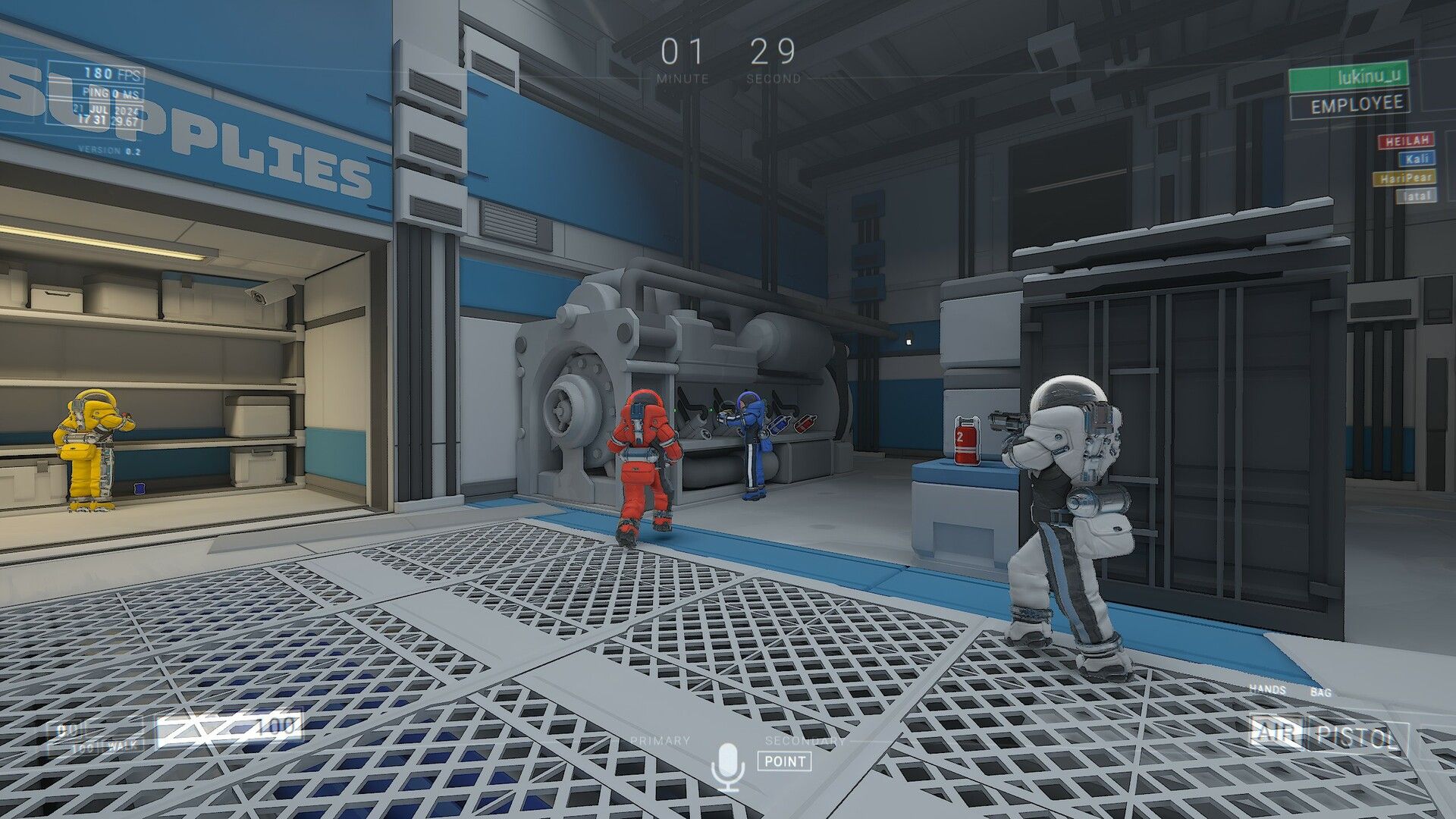Click the oxygen tank counter showing 90
Viewport: 1456px width, 819px height.
63,730
